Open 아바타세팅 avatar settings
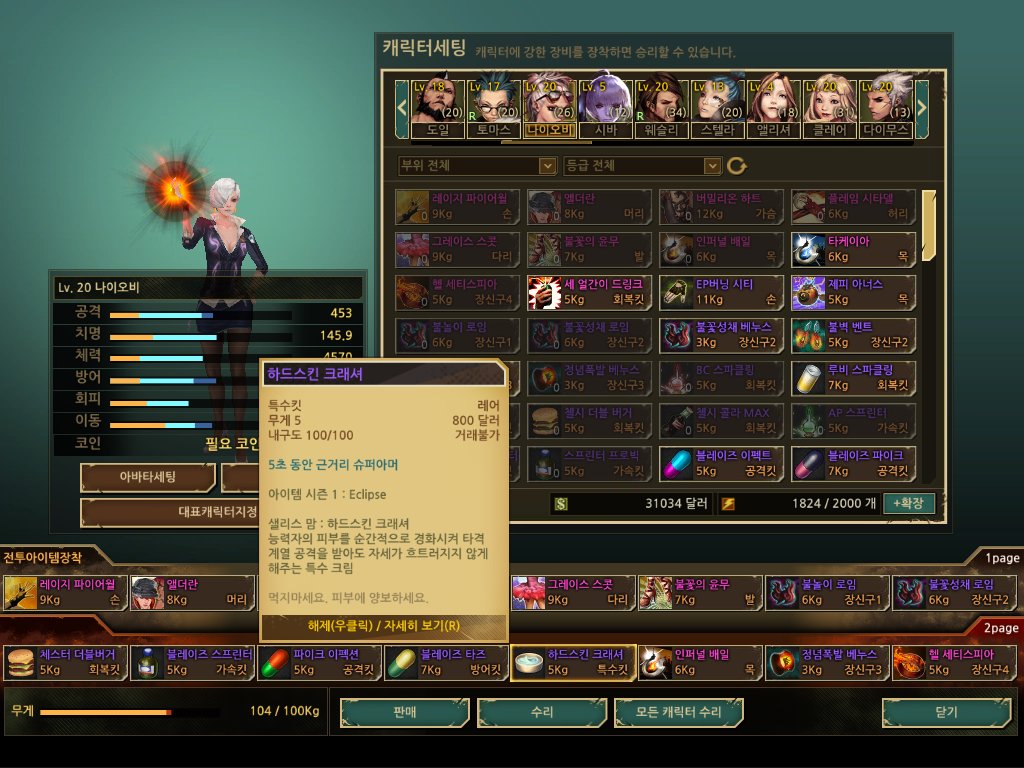This screenshot has height=768, width=1024. [148, 477]
